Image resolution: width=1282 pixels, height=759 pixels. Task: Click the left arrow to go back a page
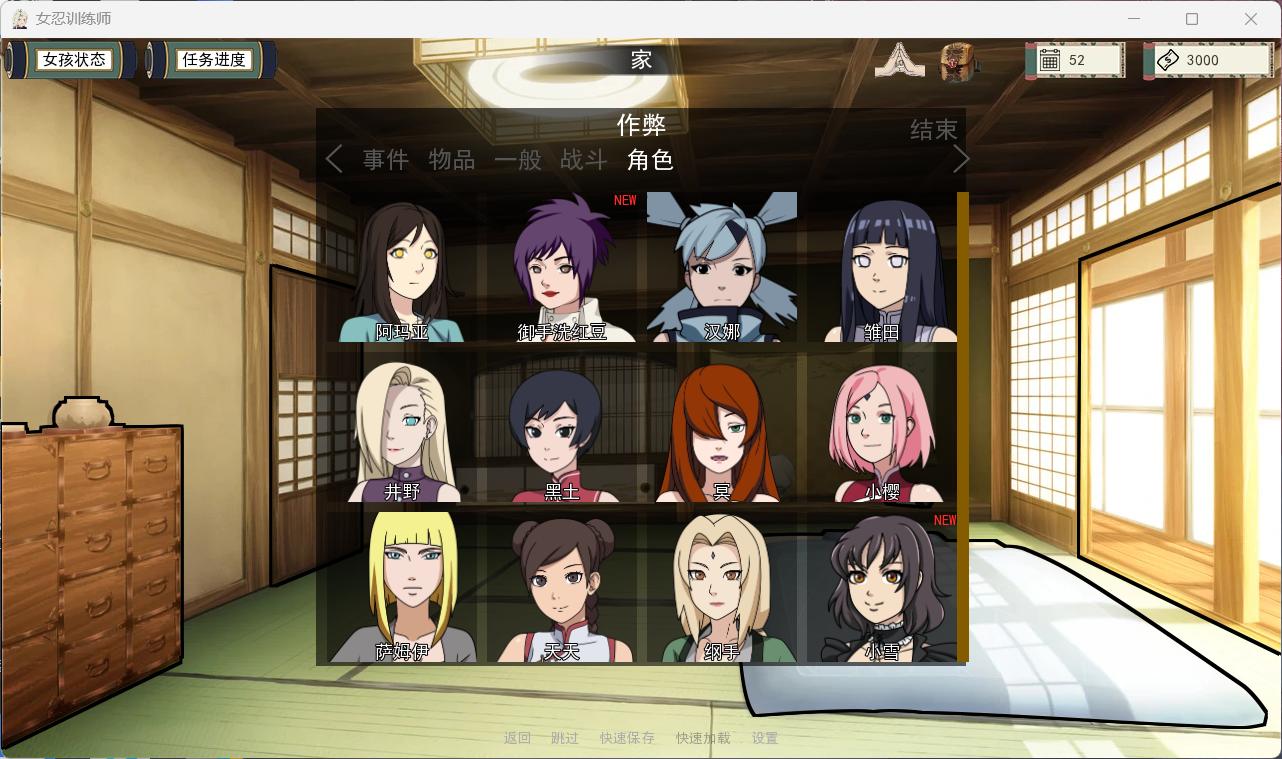click(x=334, y=158)
